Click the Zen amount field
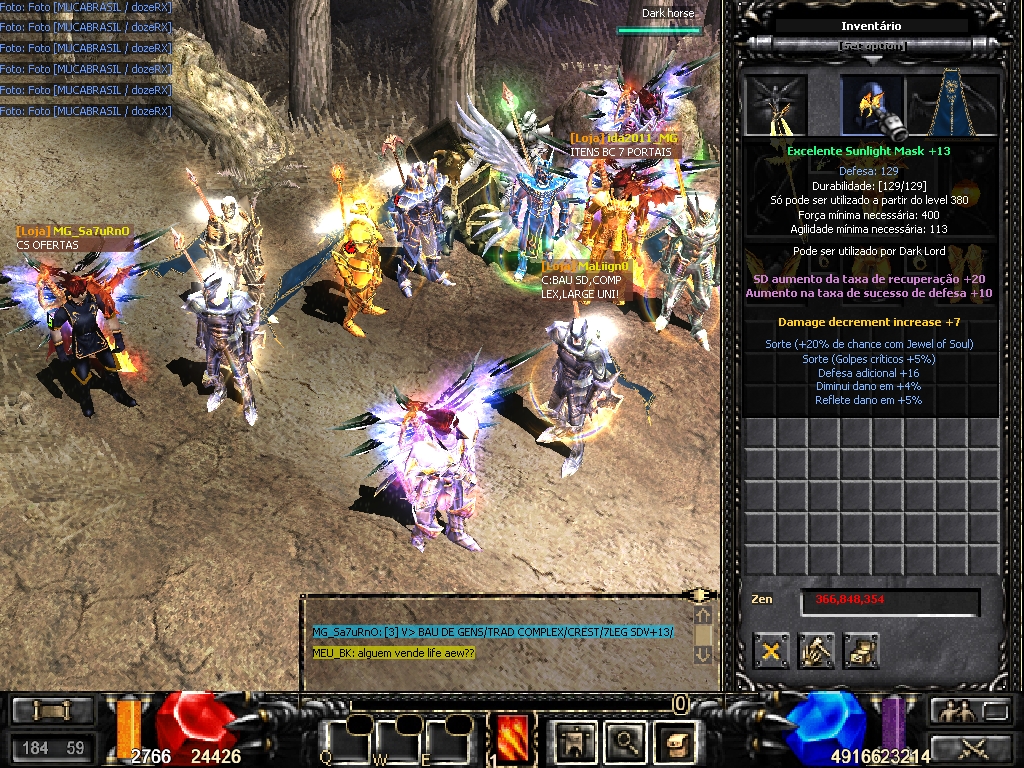Viewport: 1024px width, 768px height. click(x=888, y=600)
